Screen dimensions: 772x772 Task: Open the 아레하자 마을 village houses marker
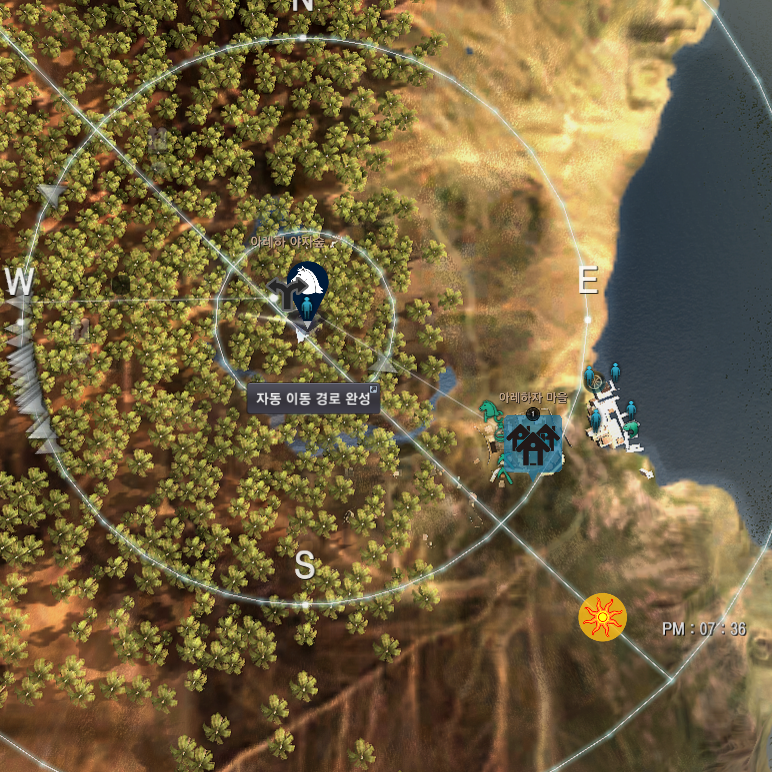(x=532, y=440)
